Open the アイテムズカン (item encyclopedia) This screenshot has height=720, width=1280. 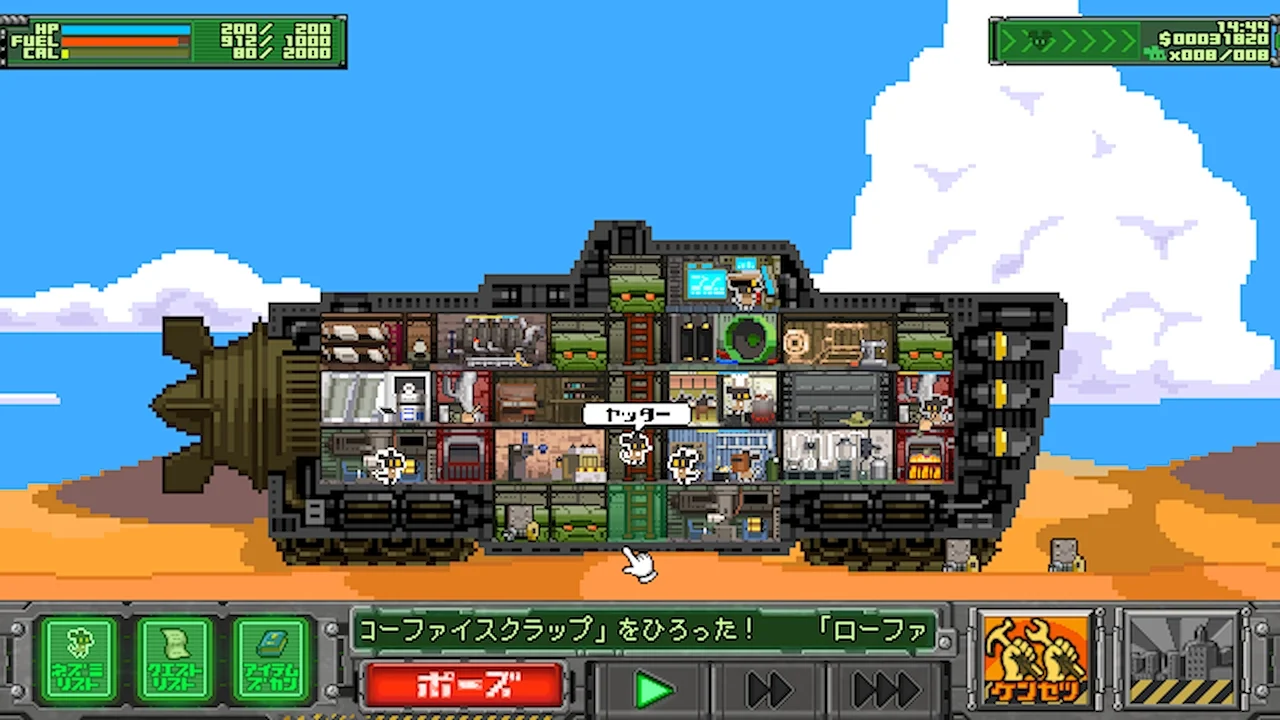coord(272,658)
